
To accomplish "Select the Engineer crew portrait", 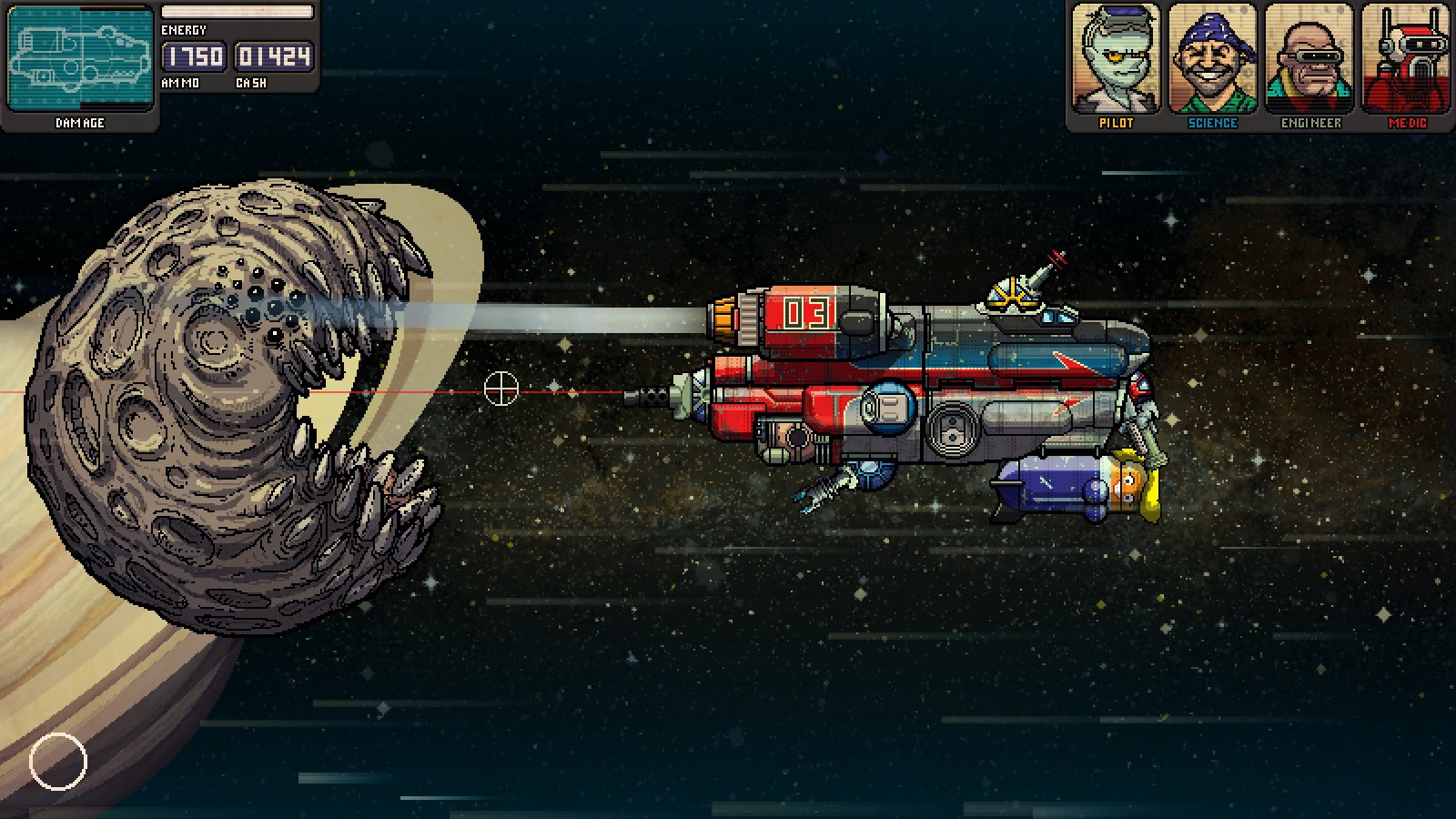I will click(1310, 59).
